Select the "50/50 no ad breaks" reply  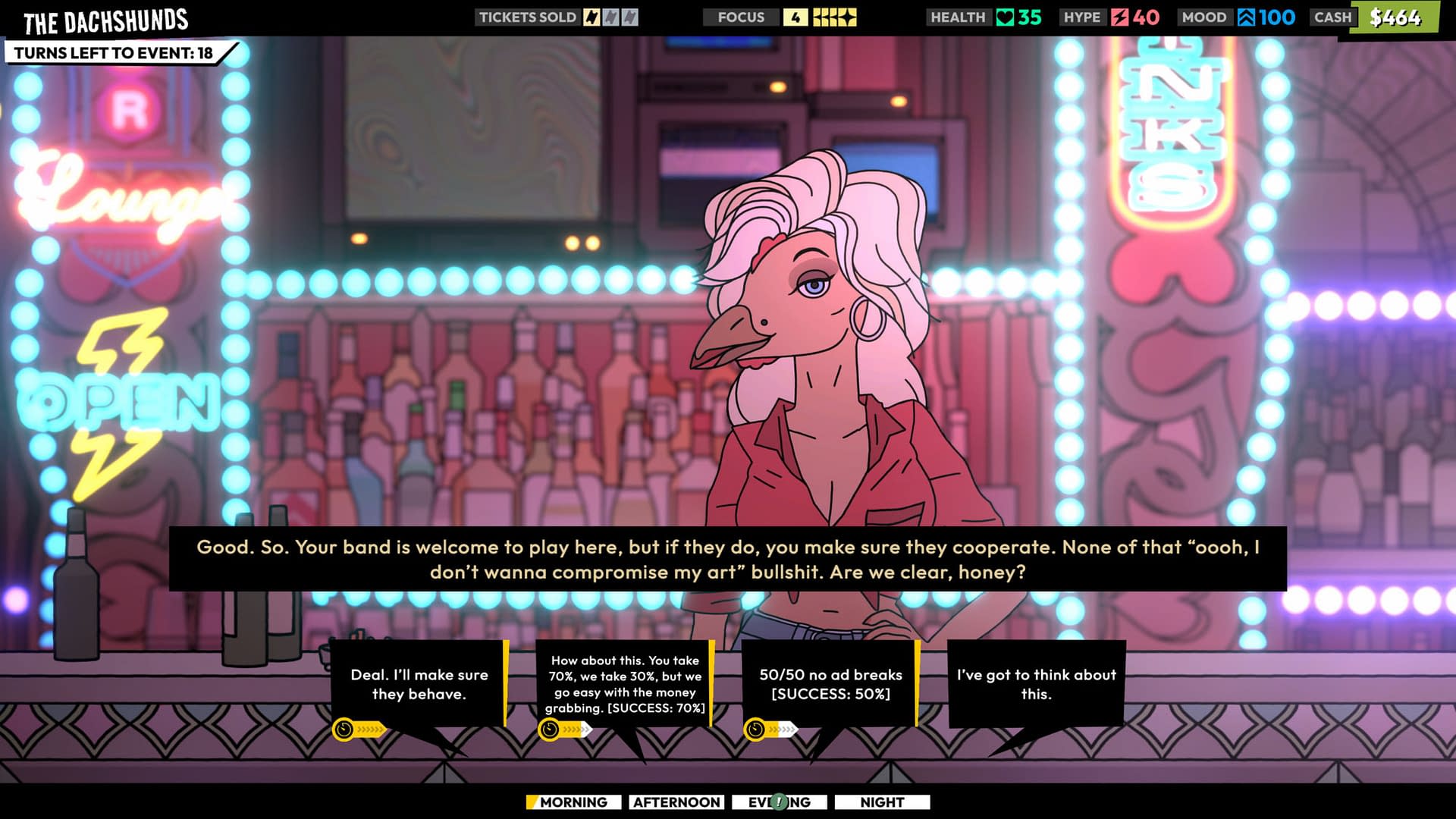click(830, 684)
